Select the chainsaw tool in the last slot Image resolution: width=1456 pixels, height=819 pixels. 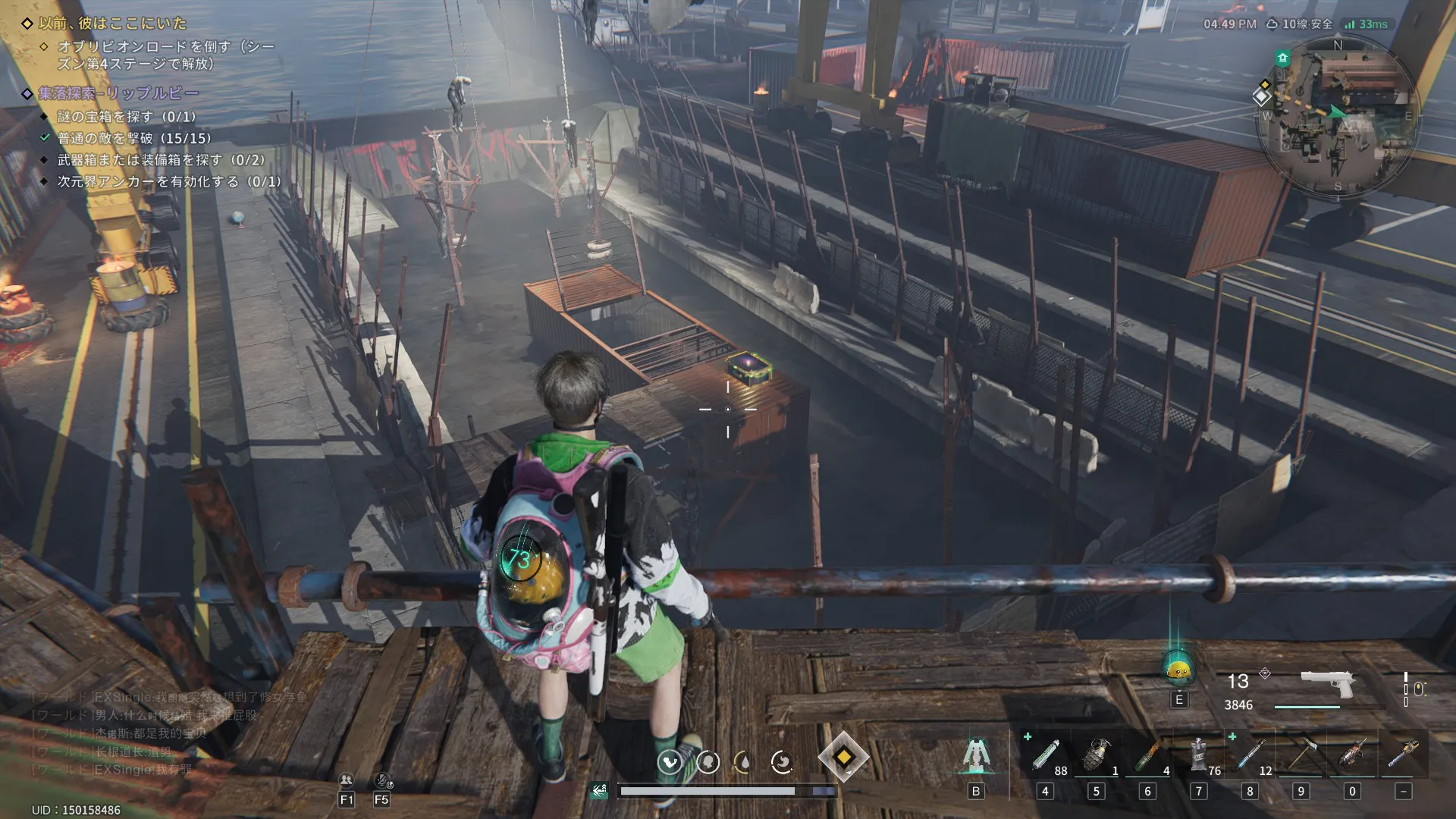click(x=1403, y=756)
